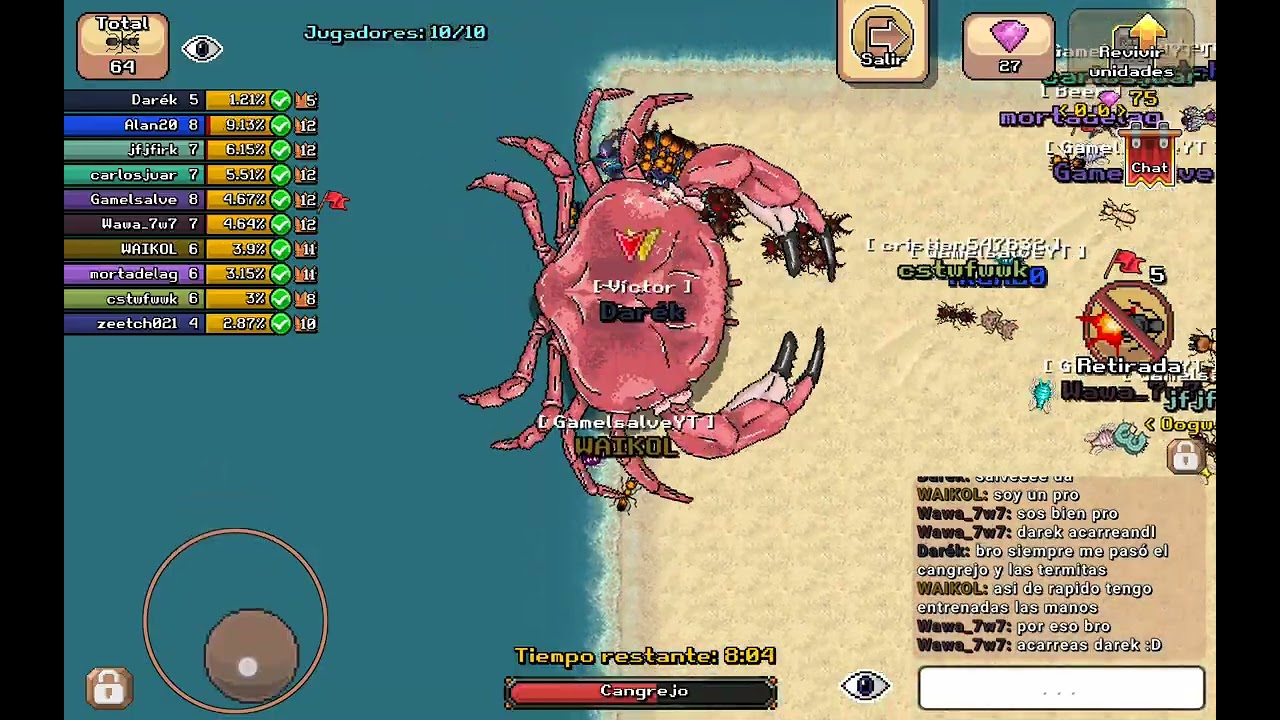The height and width of the screenshot is (720, 1280).
Task: Tap the lock icon above the chat log
Action: click(x=1186, y=458)
